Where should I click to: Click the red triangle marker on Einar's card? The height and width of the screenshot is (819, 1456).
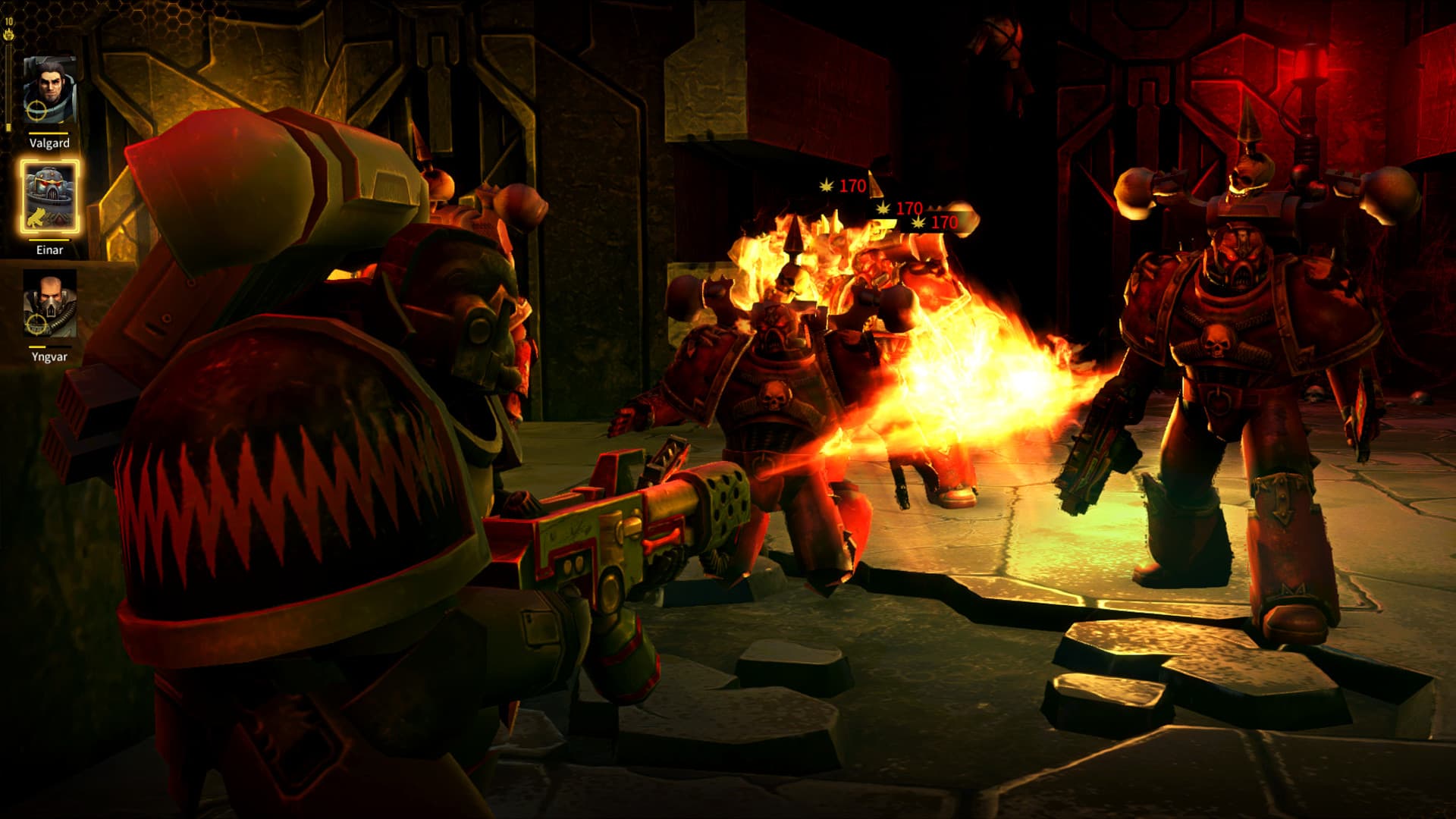(x=60, y=219)
